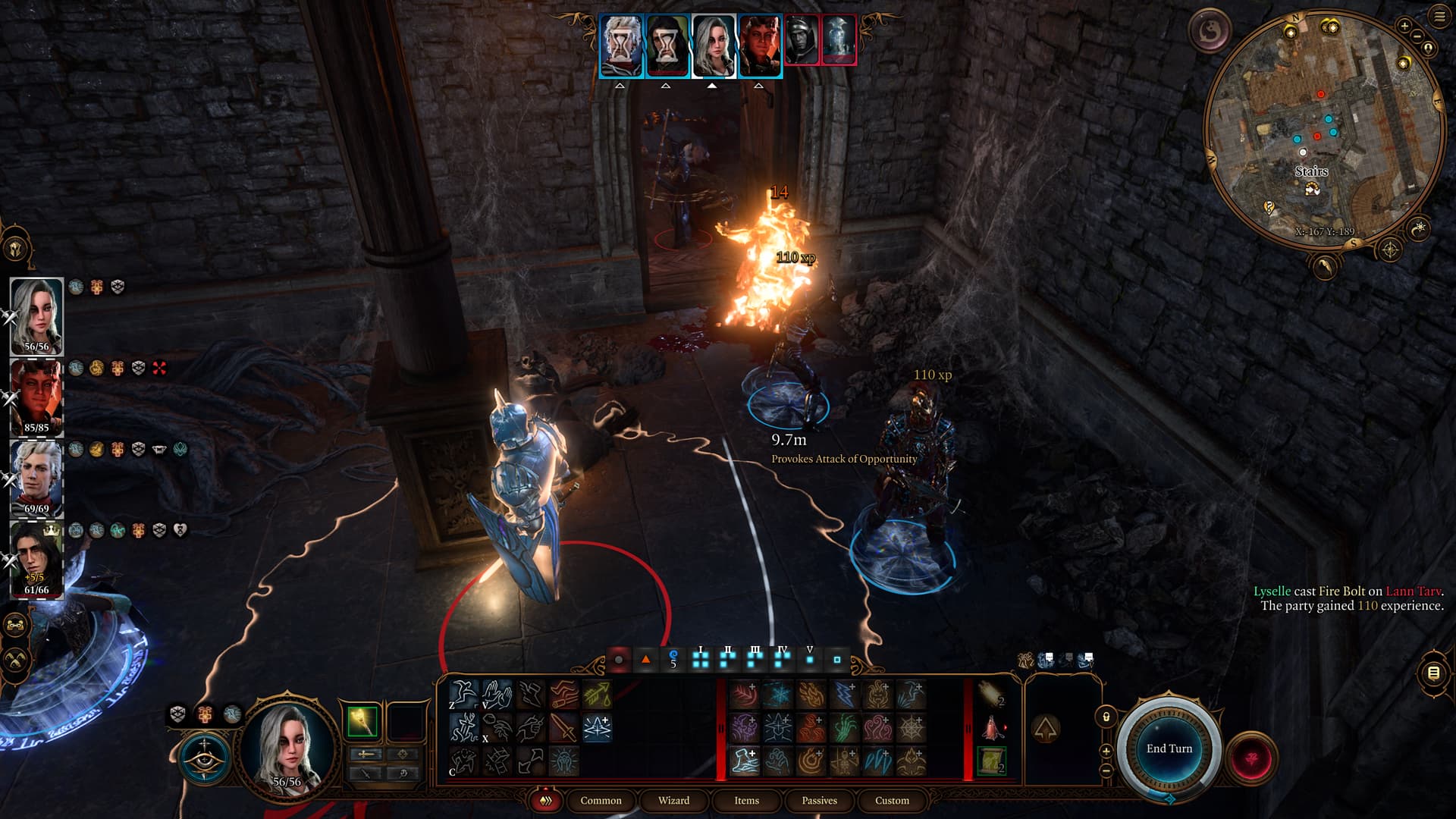Select the Passives tab
This screenshot has width=1456, height=819.
(x=819, y=801)
